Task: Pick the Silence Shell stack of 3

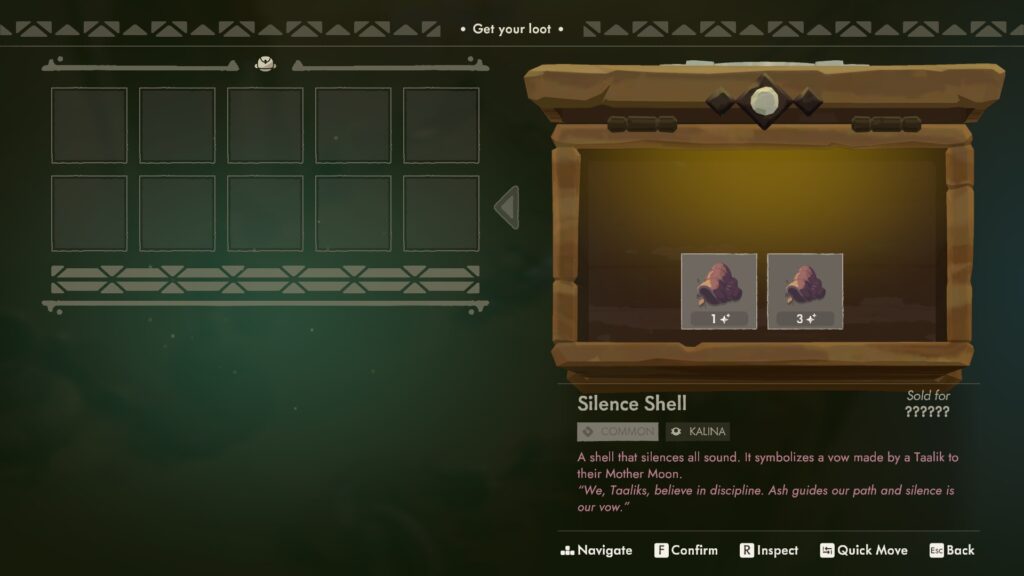Action: pyautogui.click(x=805, y=291)
